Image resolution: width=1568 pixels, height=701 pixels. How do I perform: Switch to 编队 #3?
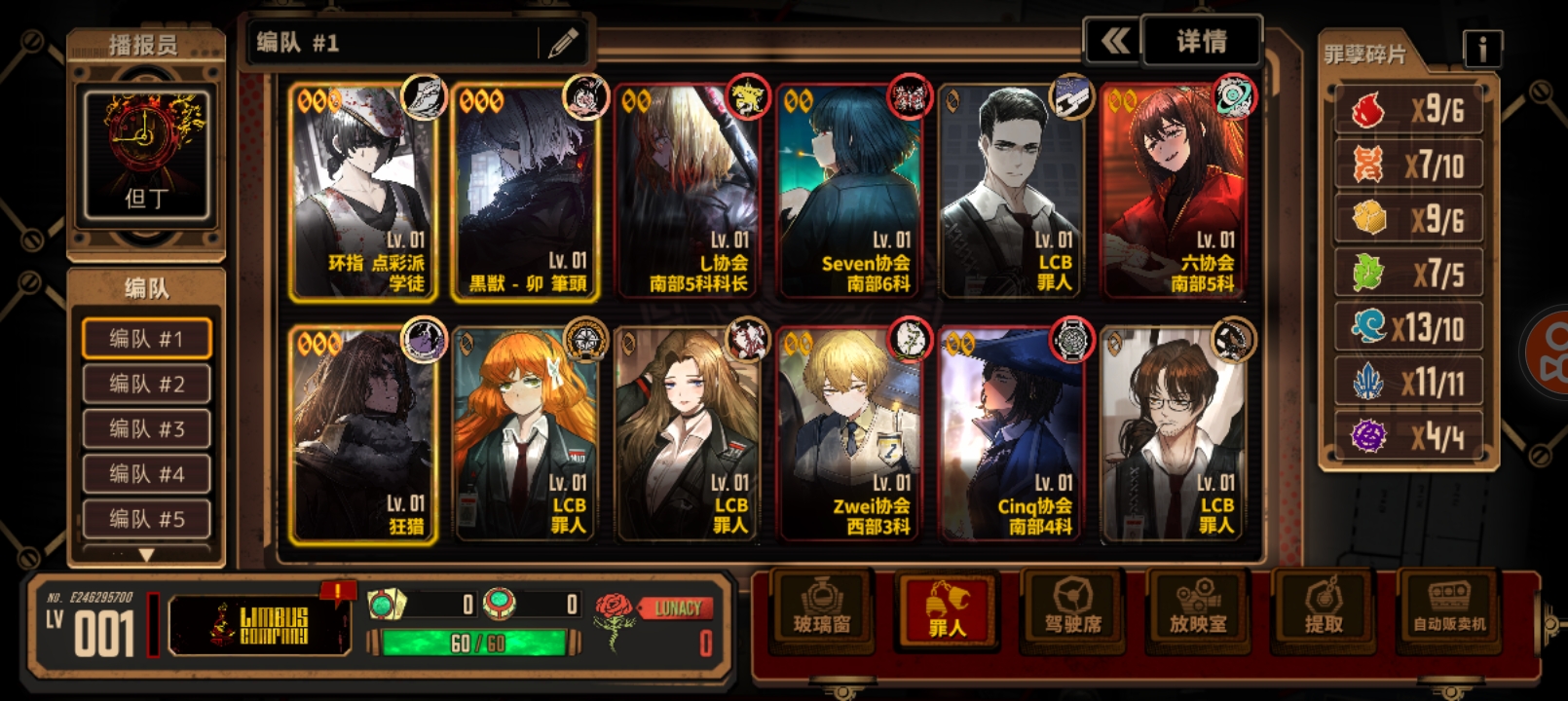point(147,428)
